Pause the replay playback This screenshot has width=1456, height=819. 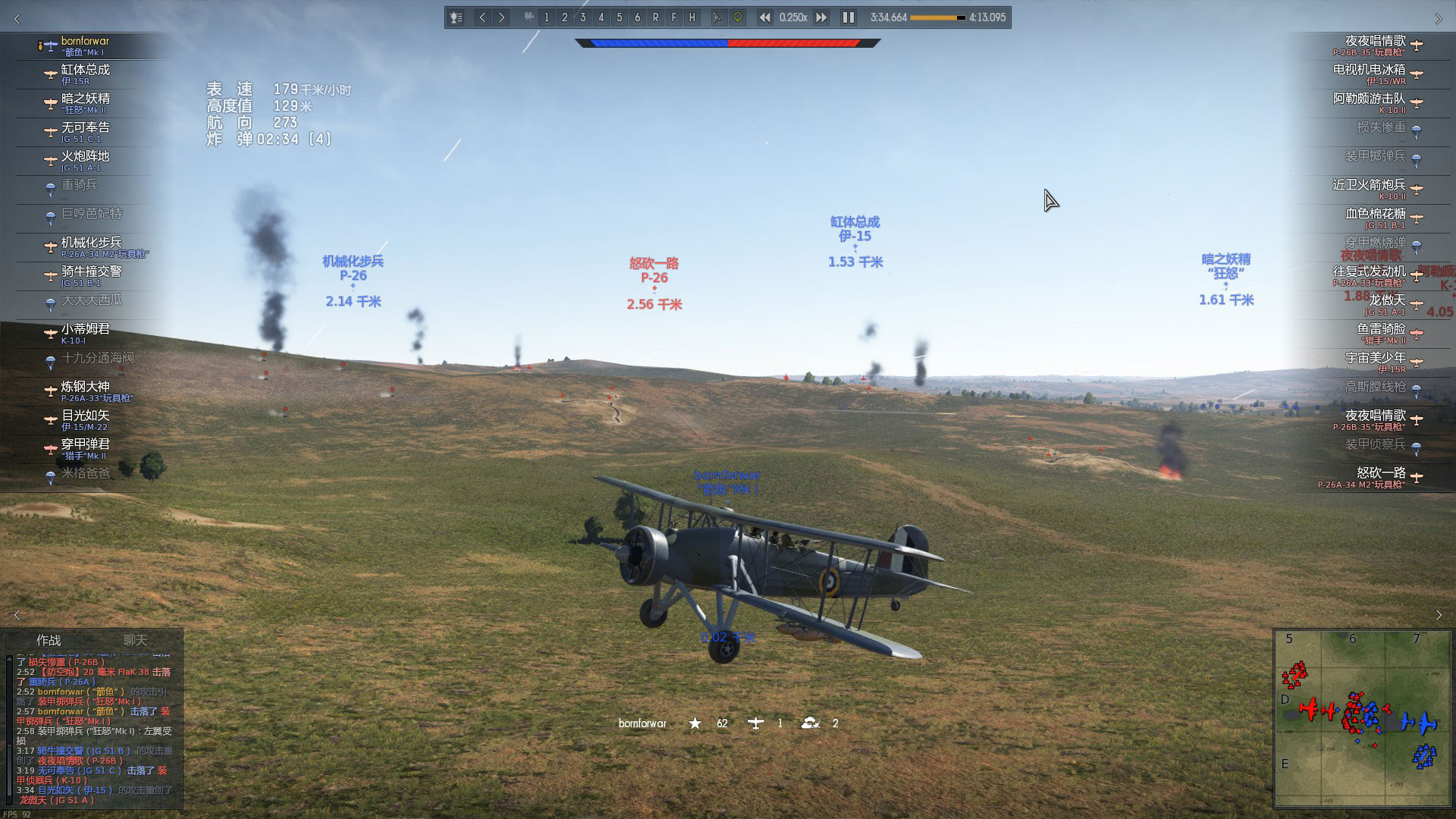tap(848, 17)
